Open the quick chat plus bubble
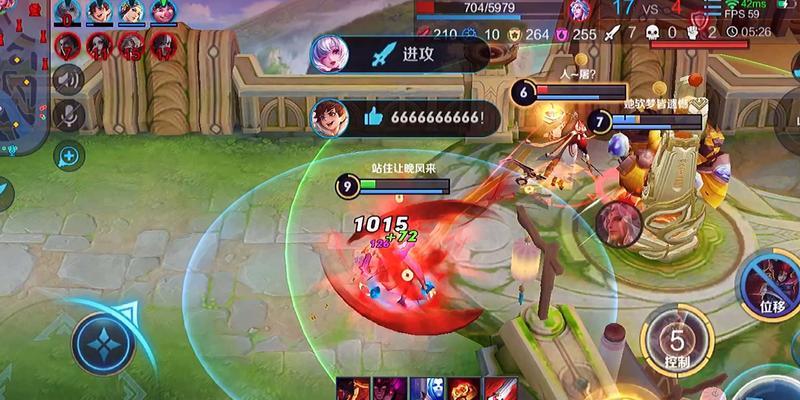800x400 pixels. click(x=68, y=155)
